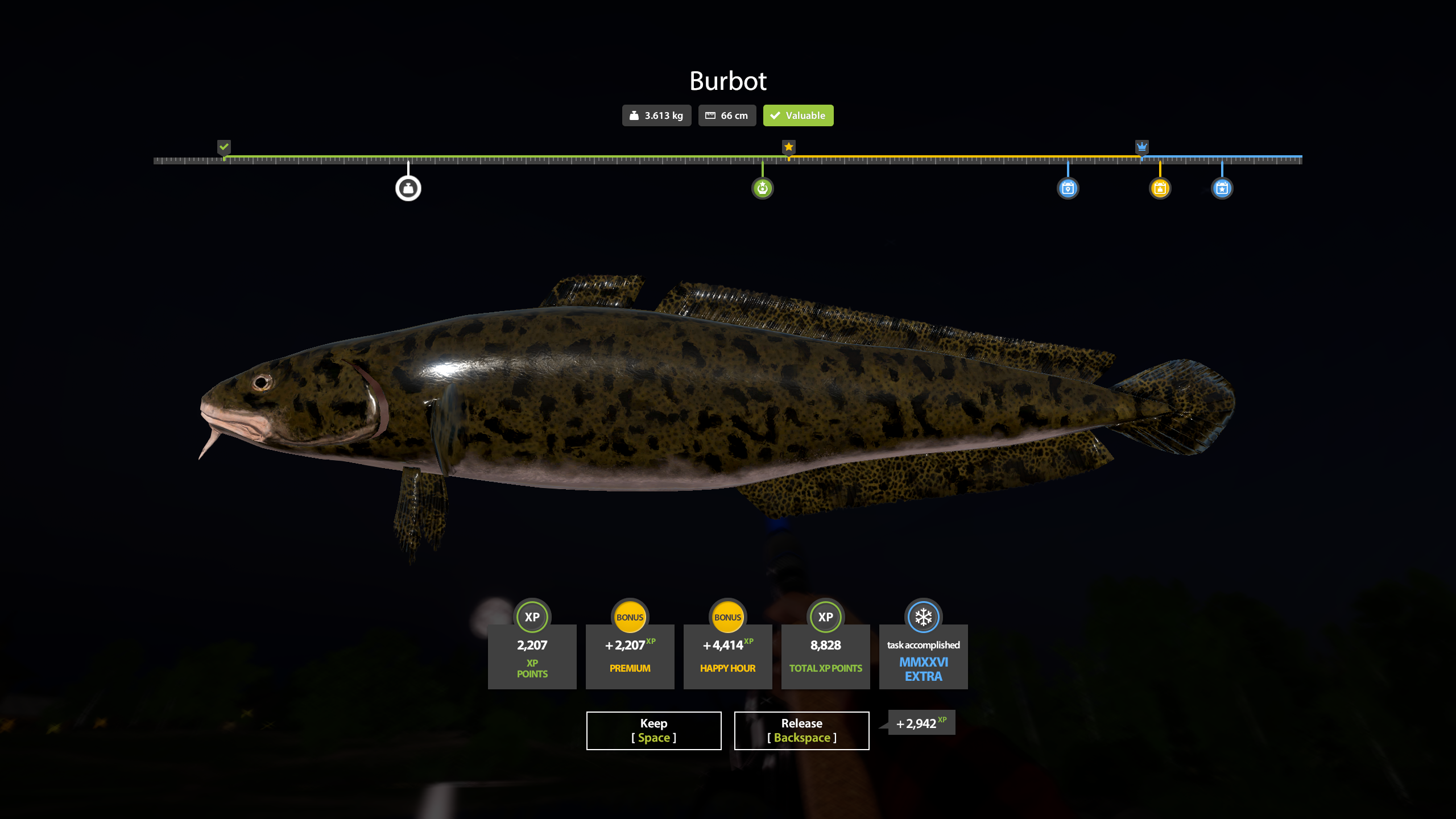Select the white weight marker on the scale

tap(408, 188)
